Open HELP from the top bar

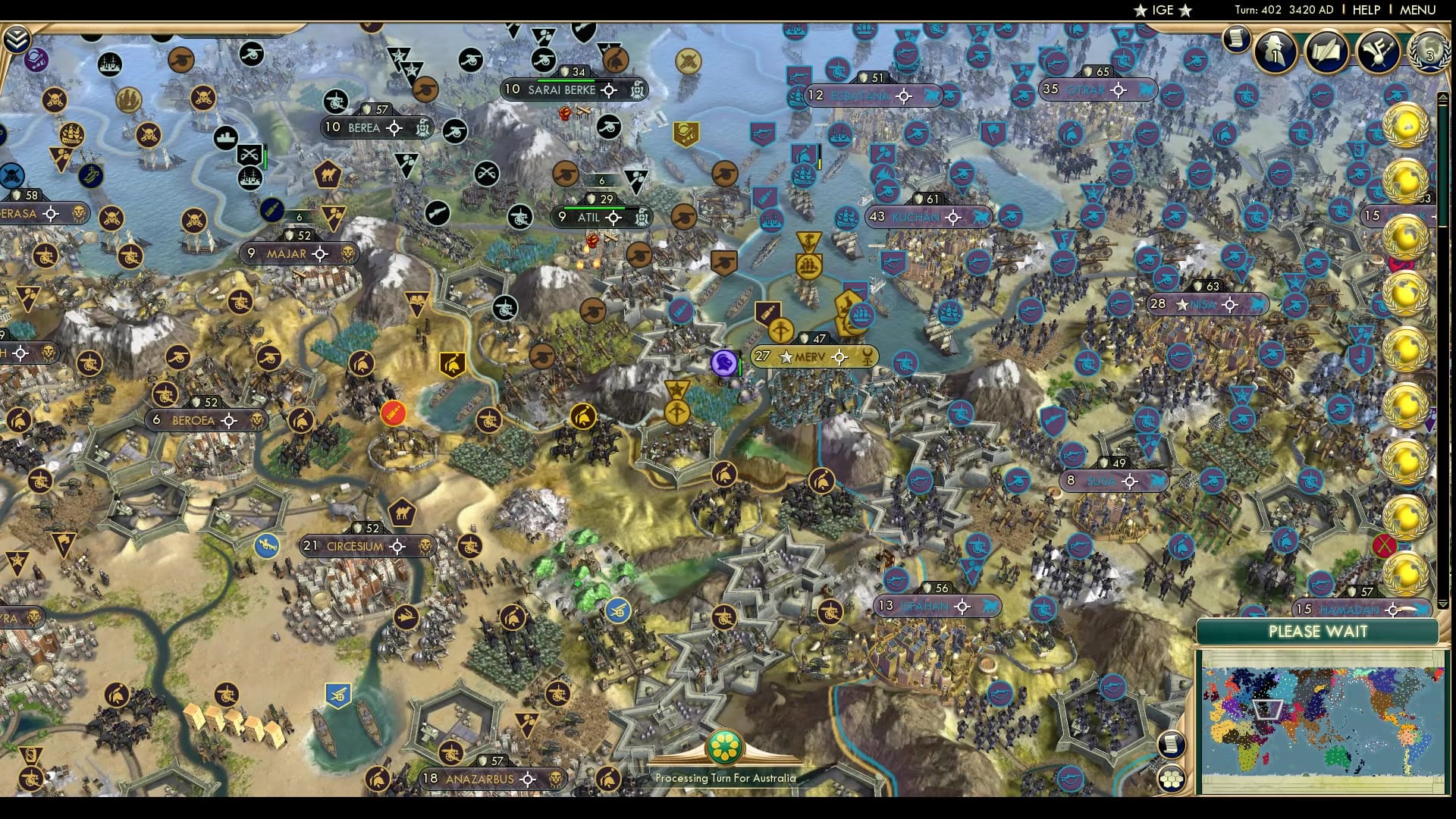click(1365, 10)
